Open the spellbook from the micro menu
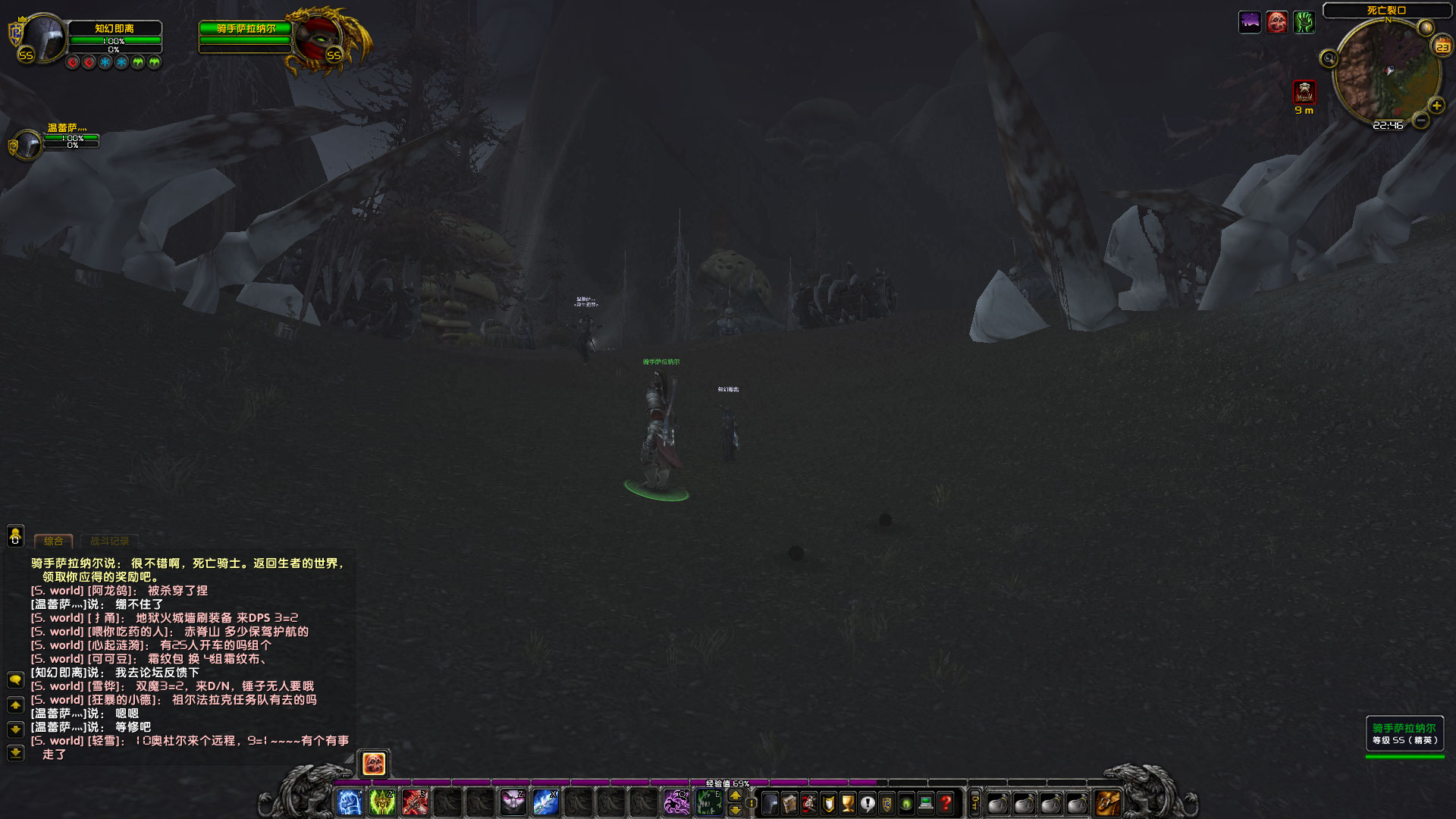This screenshot has width=1456, height=819. [x=789, y=804]
